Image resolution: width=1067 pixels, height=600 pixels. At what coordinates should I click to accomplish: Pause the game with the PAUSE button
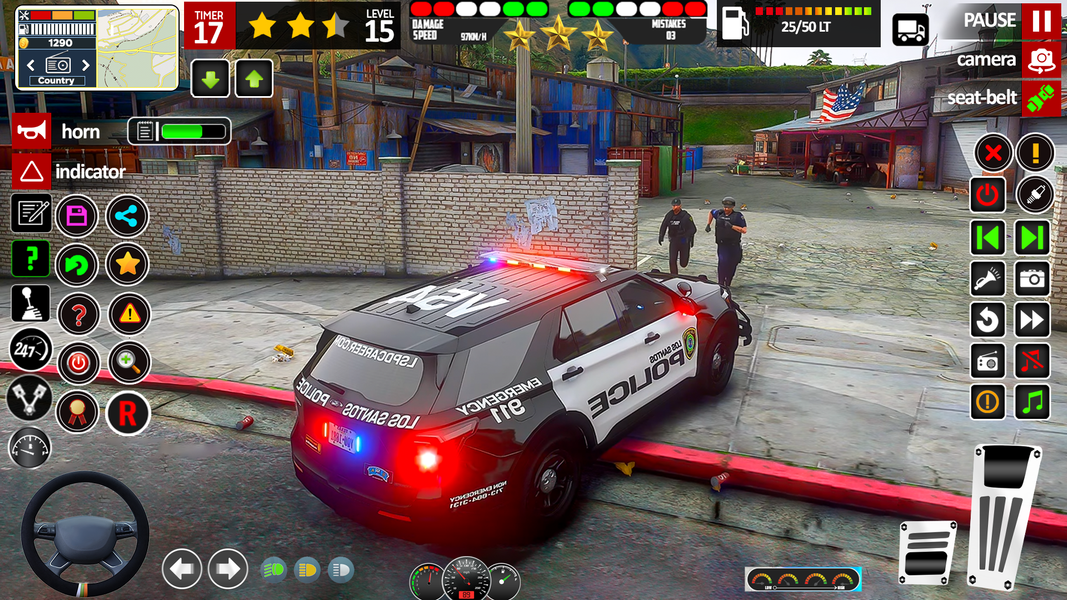[1041, 20]
